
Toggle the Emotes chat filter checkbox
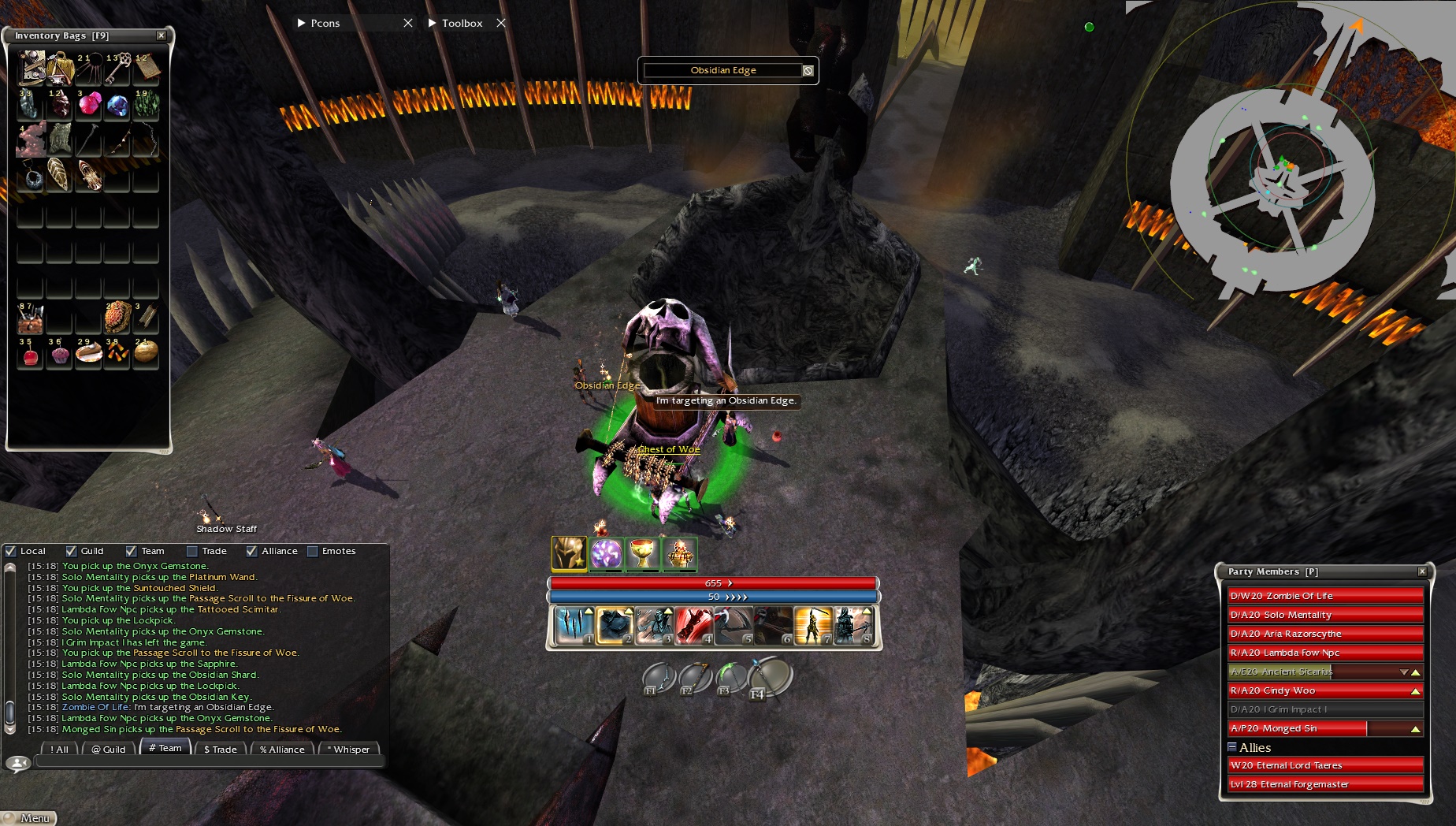[313, 551]
